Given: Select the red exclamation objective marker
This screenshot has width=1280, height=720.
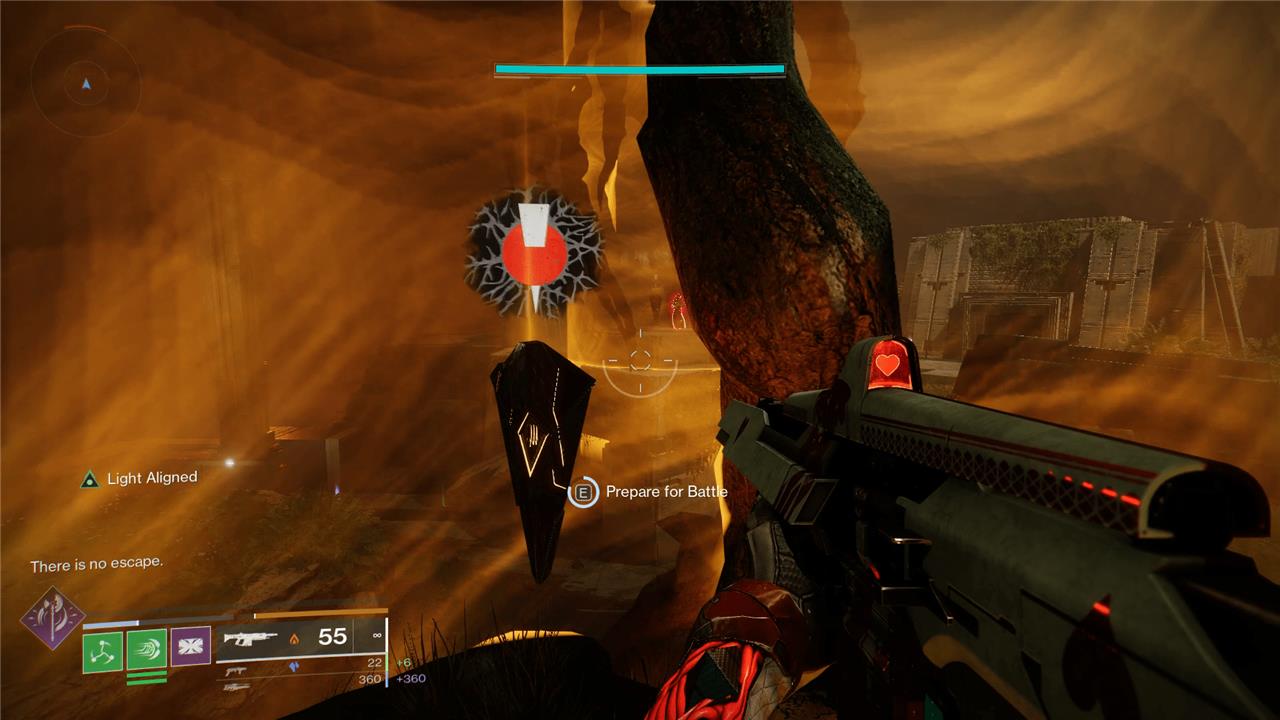Looking at the screenshot, I should click(x=533, y=248).
